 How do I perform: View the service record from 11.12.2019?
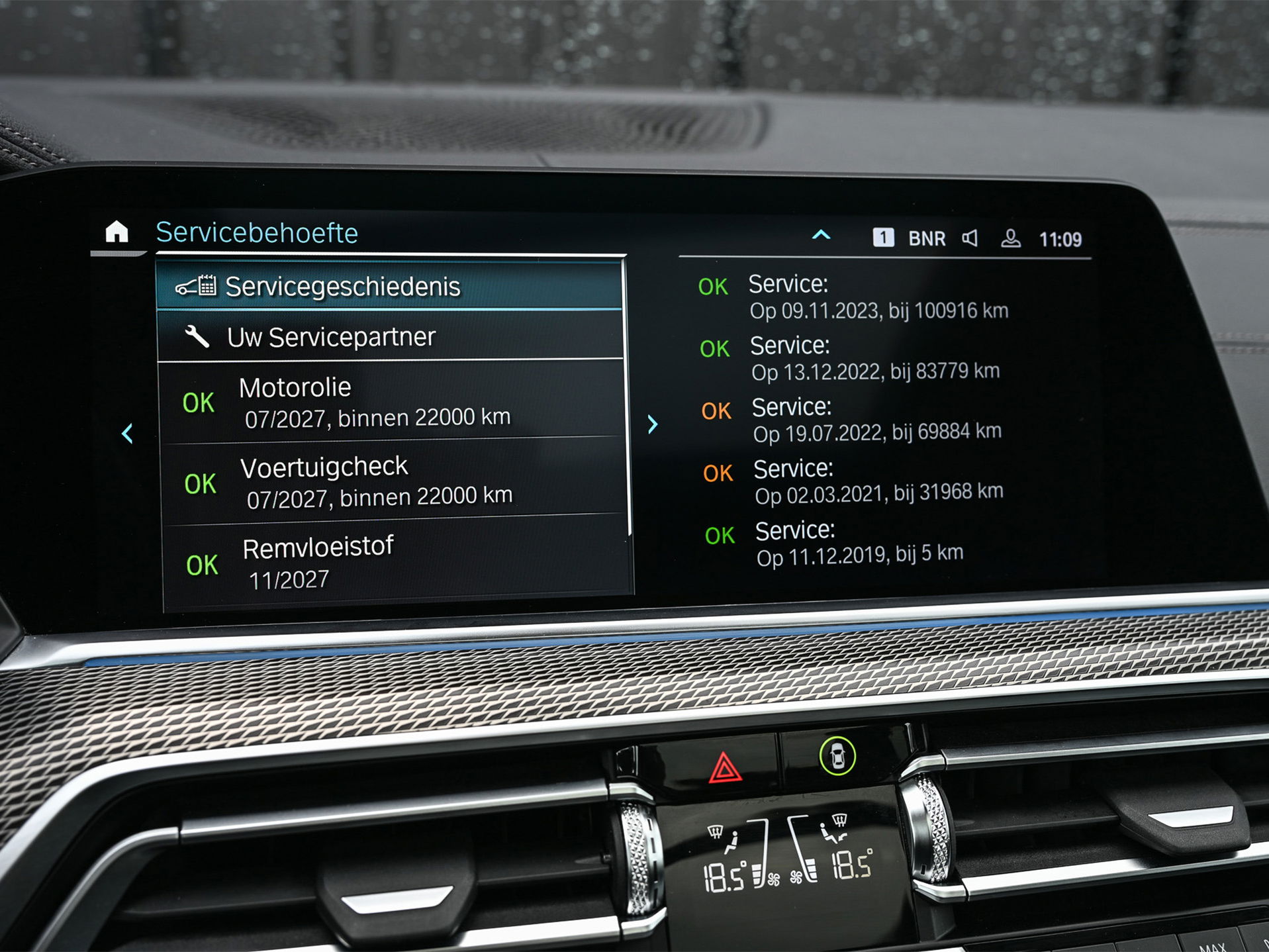[x=859, y=544]
